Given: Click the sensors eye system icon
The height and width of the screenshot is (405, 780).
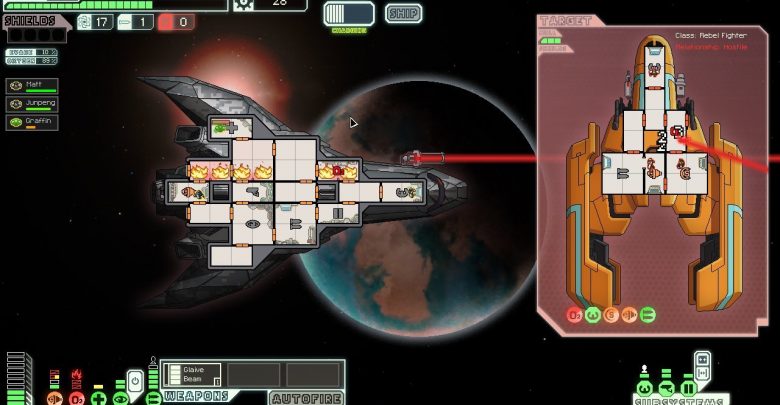Looking at the screenshot, I should pos(120,398).
